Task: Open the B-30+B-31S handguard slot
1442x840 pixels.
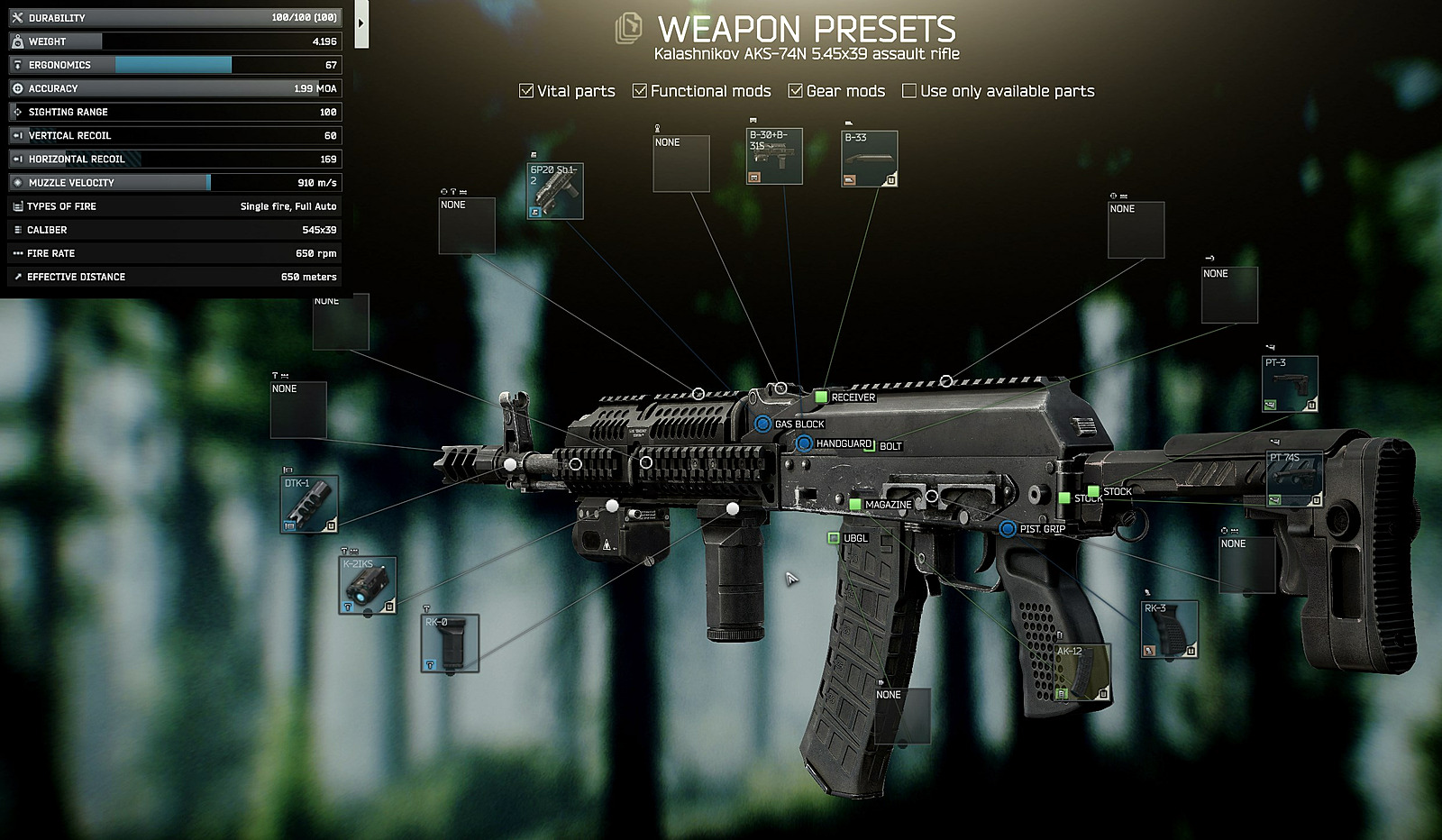Action: point(774,157)
